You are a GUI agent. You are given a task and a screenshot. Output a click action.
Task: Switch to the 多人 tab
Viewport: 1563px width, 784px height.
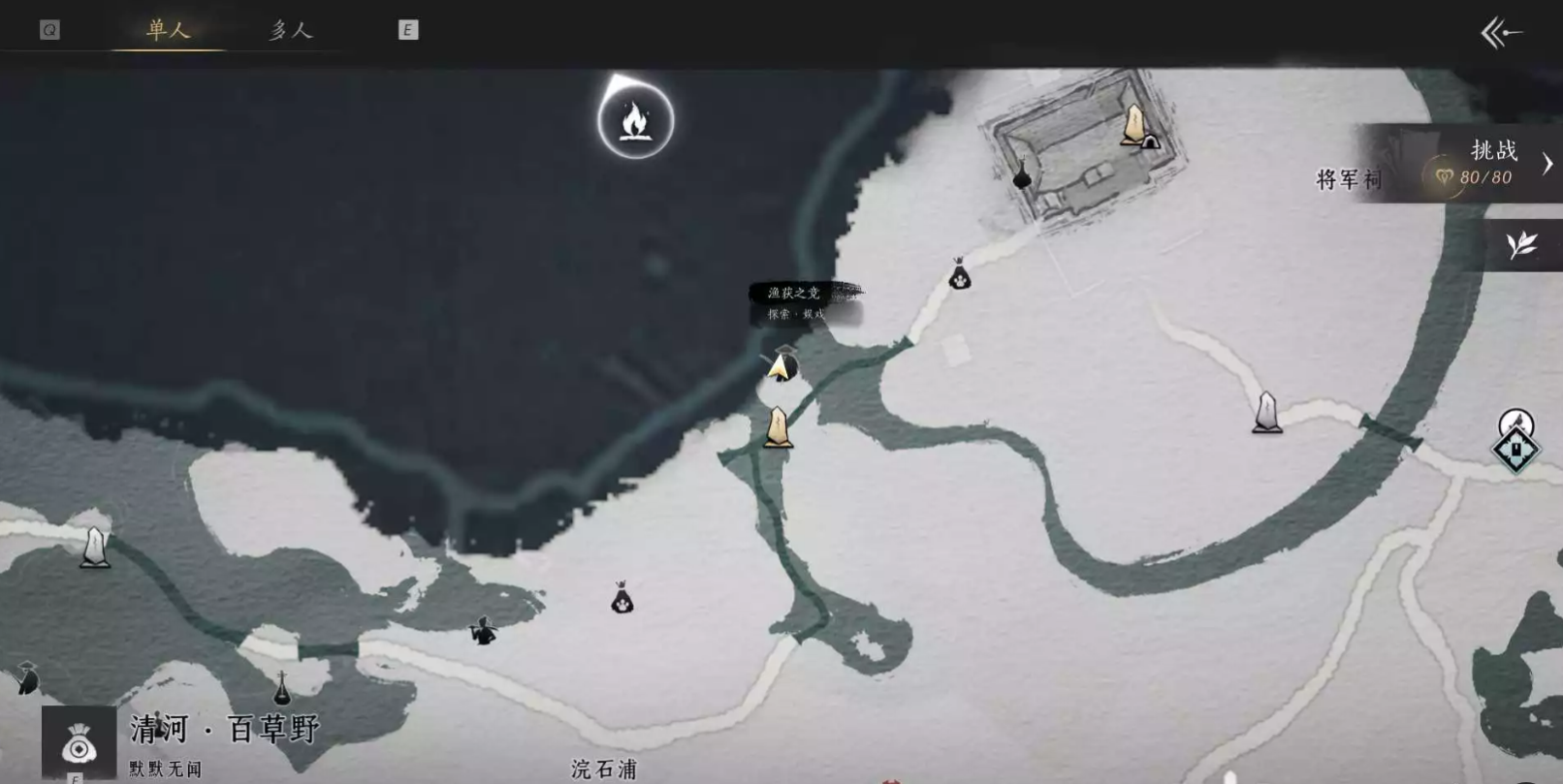pos(291,30)
